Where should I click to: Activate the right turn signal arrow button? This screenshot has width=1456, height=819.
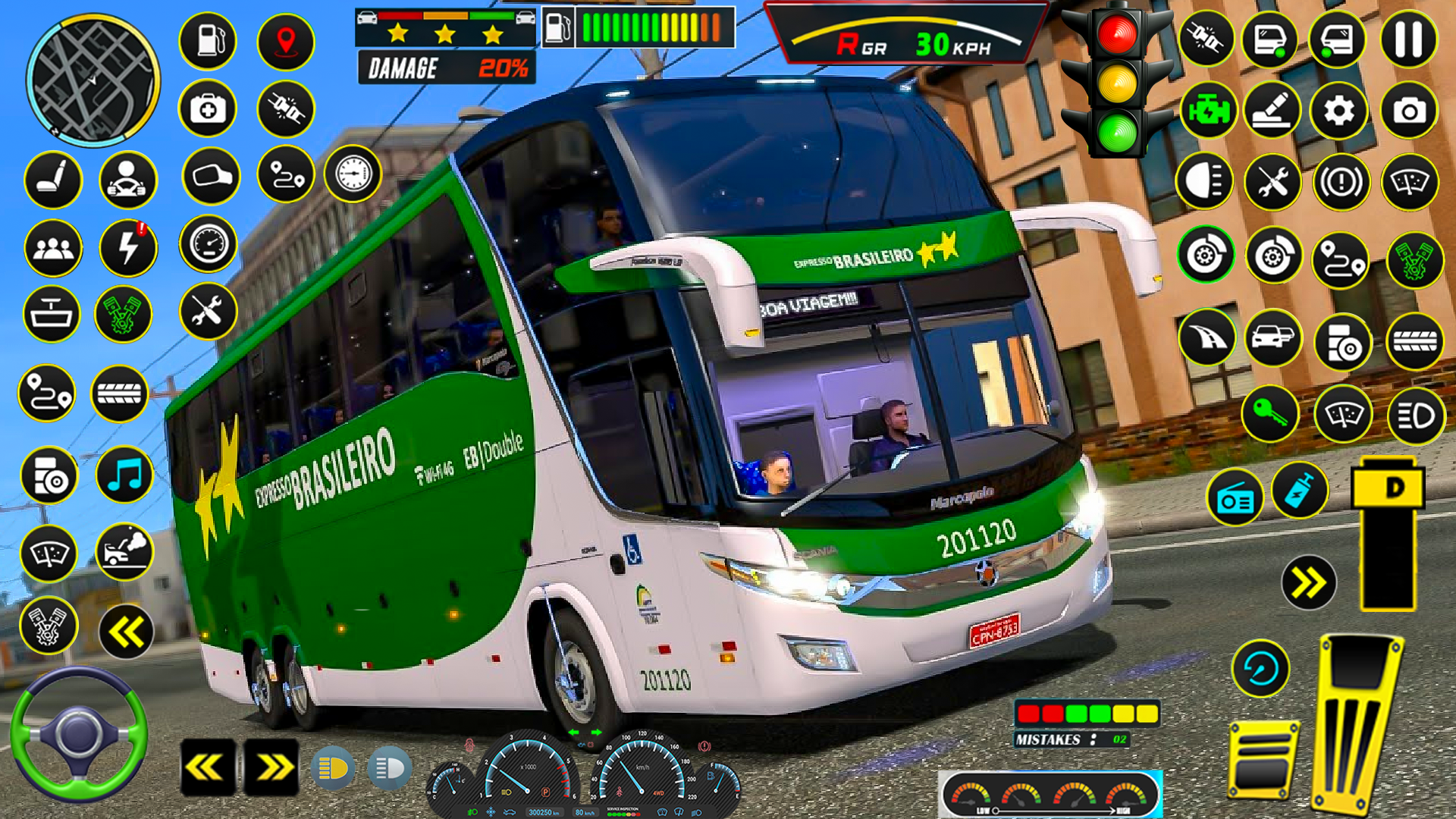(271, 768)
